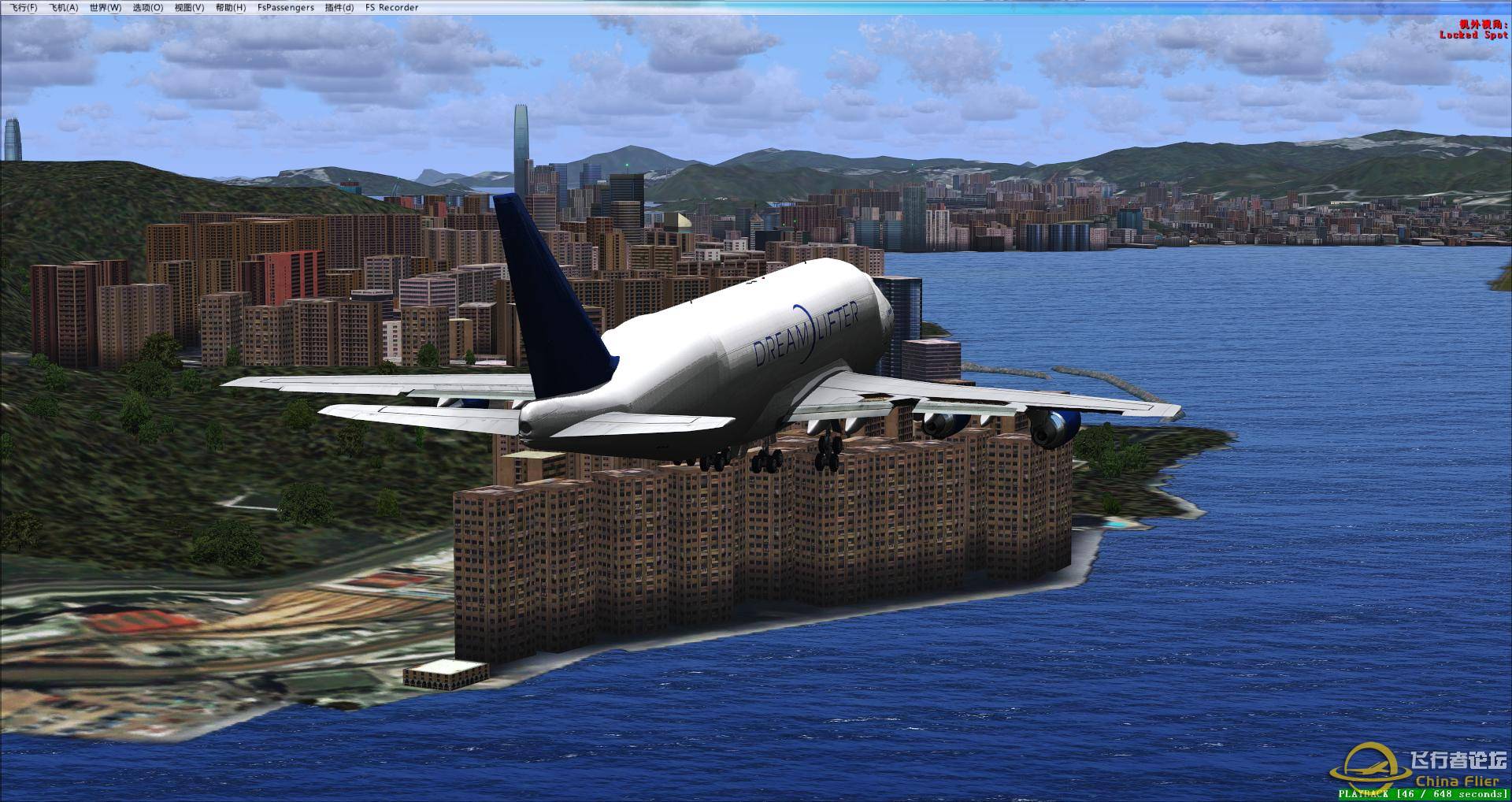Open the 世界(W) world menu

click(107, 7)
